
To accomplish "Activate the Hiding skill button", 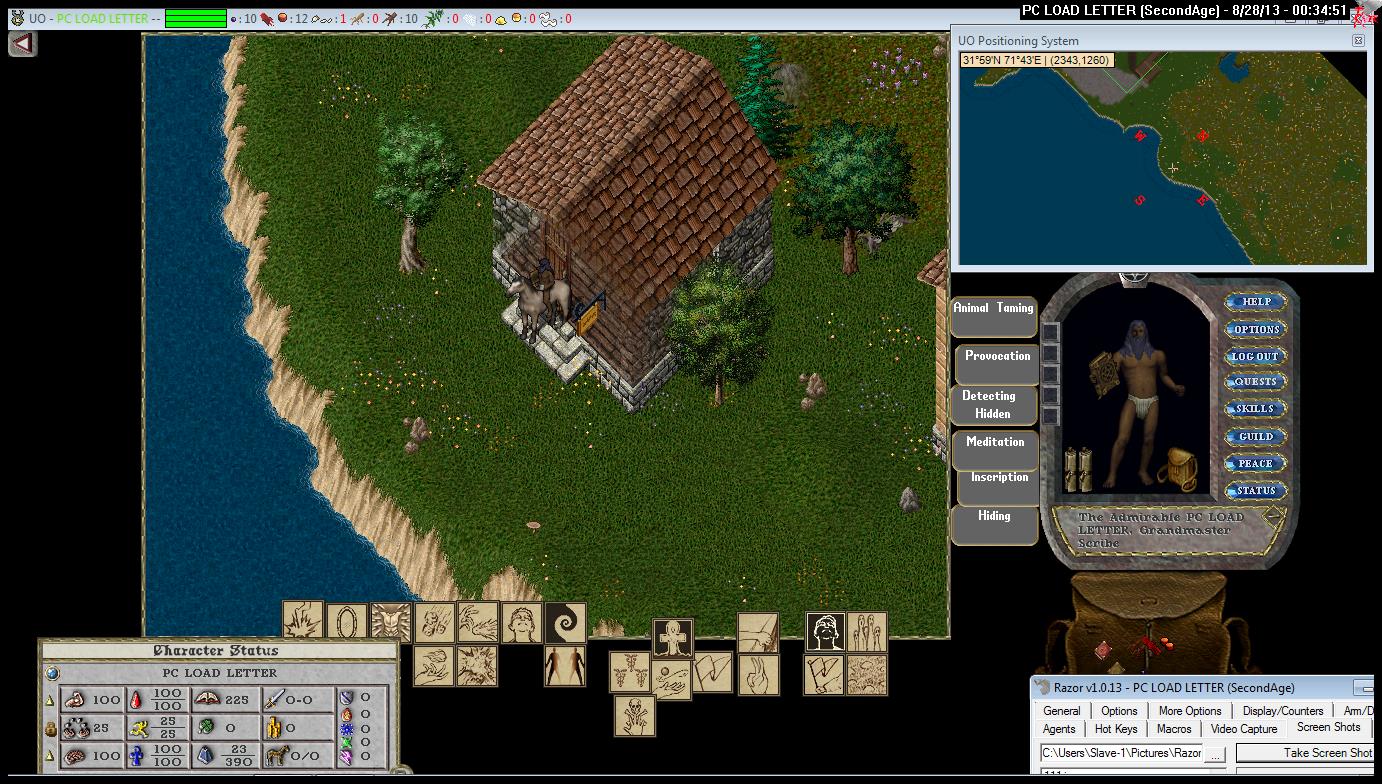I will (x=994, y=524).
